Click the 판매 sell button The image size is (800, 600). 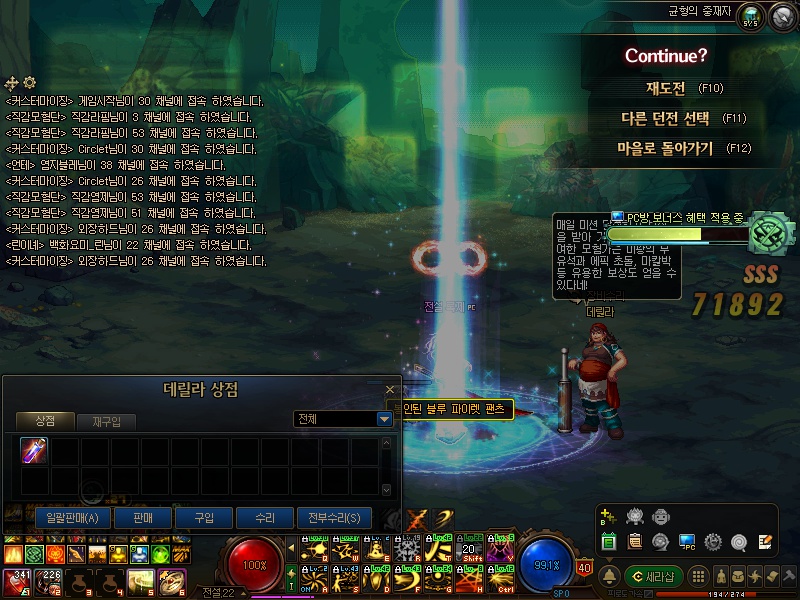[141, 517]
